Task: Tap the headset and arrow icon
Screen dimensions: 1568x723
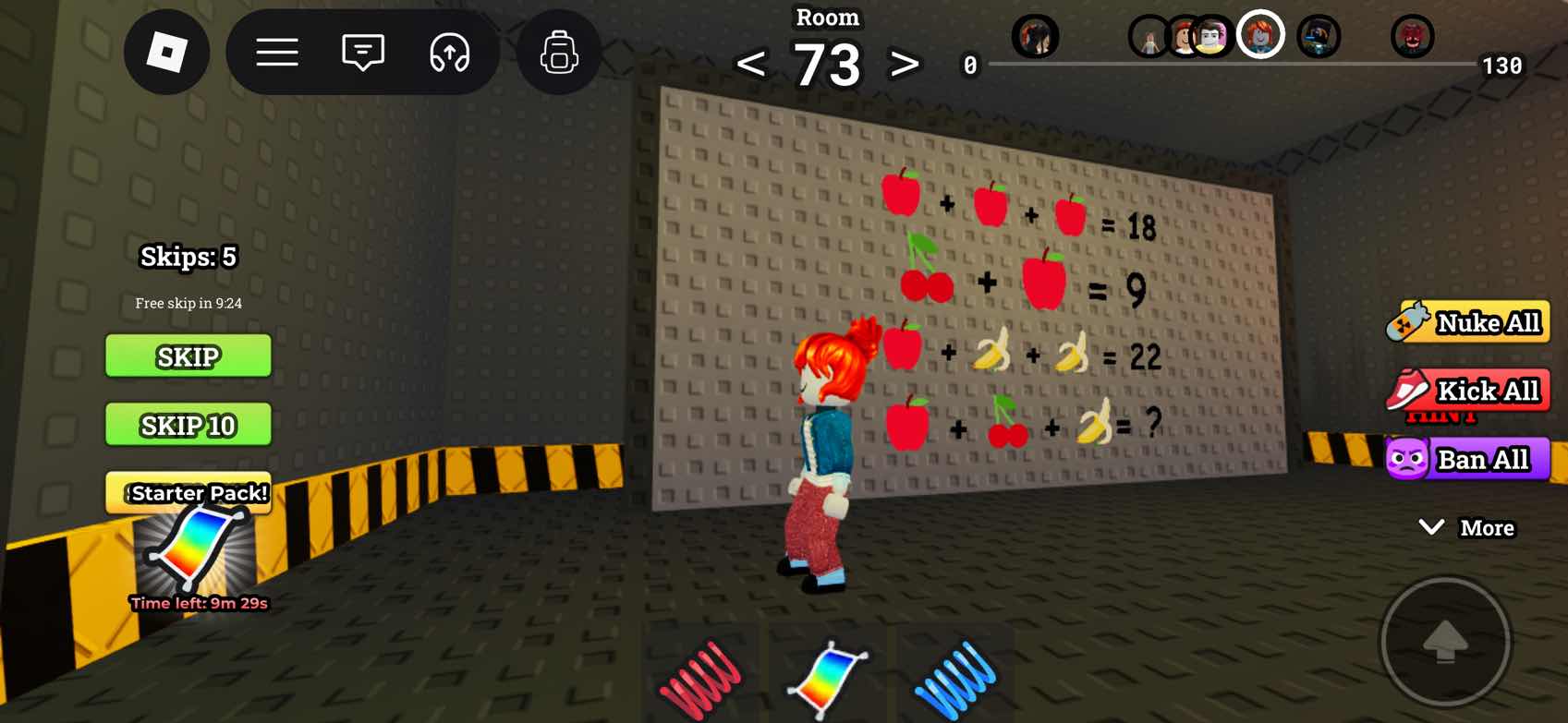Action: click(x=450, y=52)
